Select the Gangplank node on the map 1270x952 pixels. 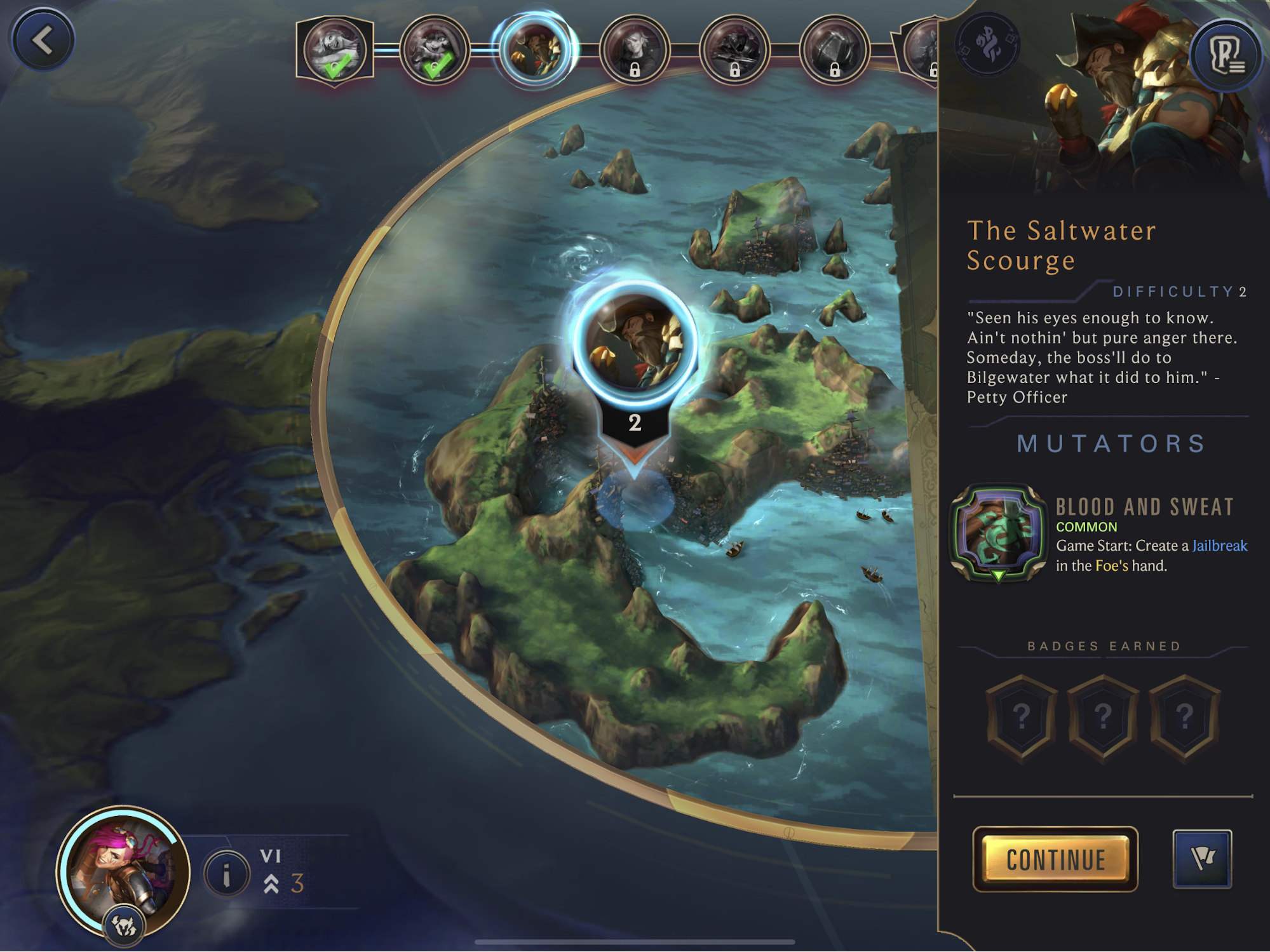pos(635,343)
